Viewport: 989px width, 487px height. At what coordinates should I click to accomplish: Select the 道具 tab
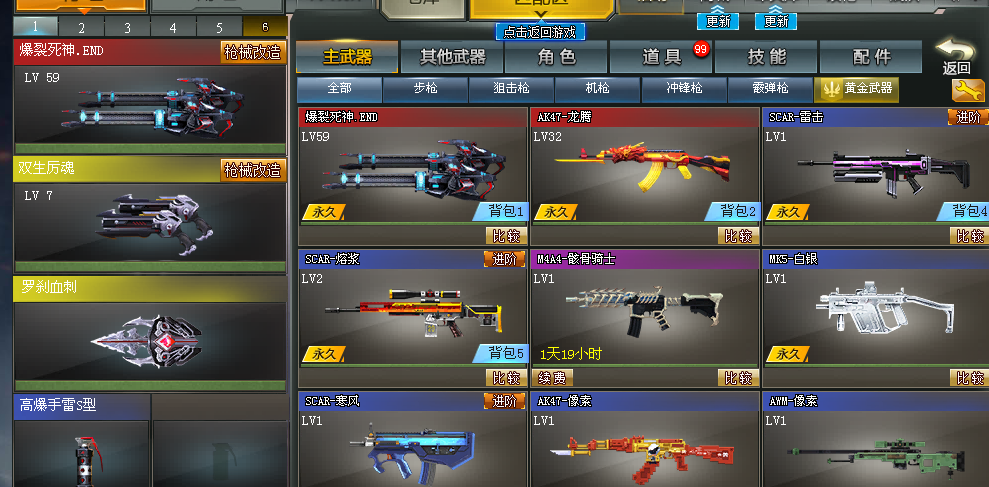(661, 58)
